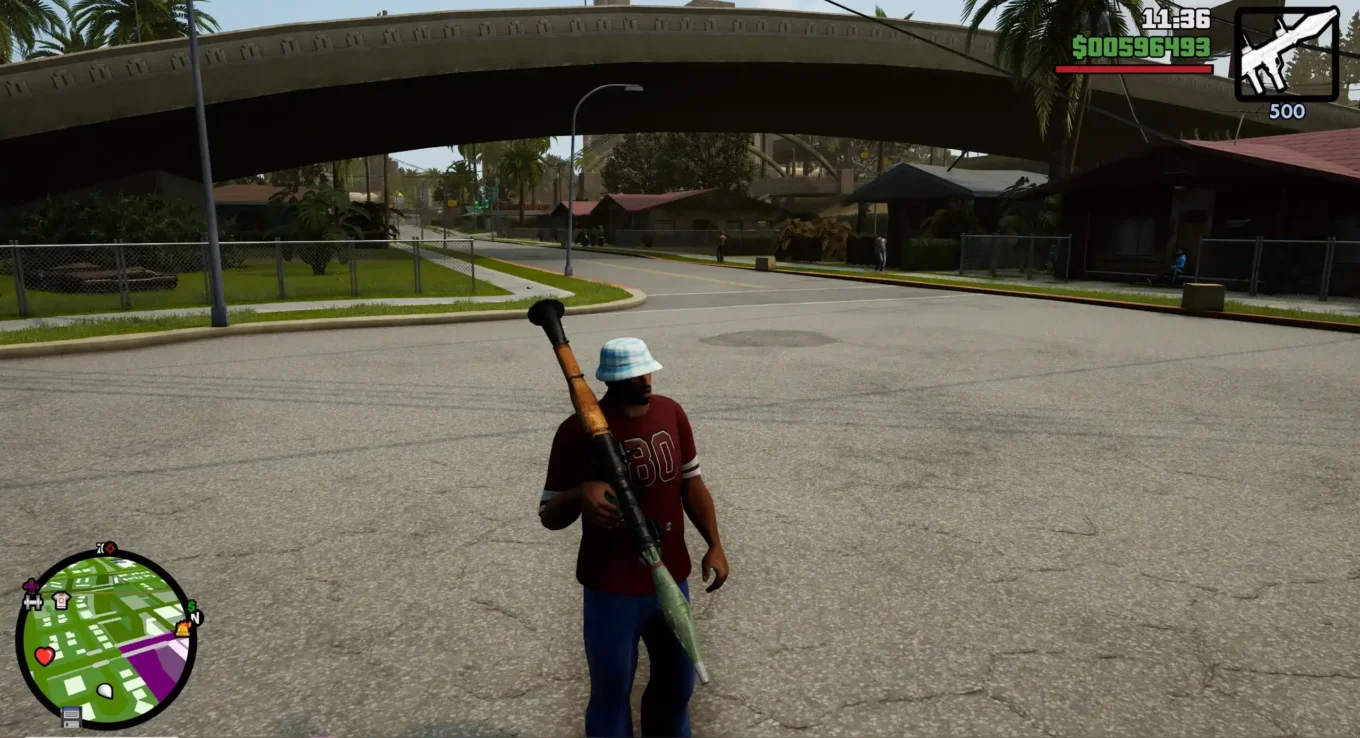1360x738 pixels.
Task: Select the dumbbell gym marker
Action: (x=32, y=602)
